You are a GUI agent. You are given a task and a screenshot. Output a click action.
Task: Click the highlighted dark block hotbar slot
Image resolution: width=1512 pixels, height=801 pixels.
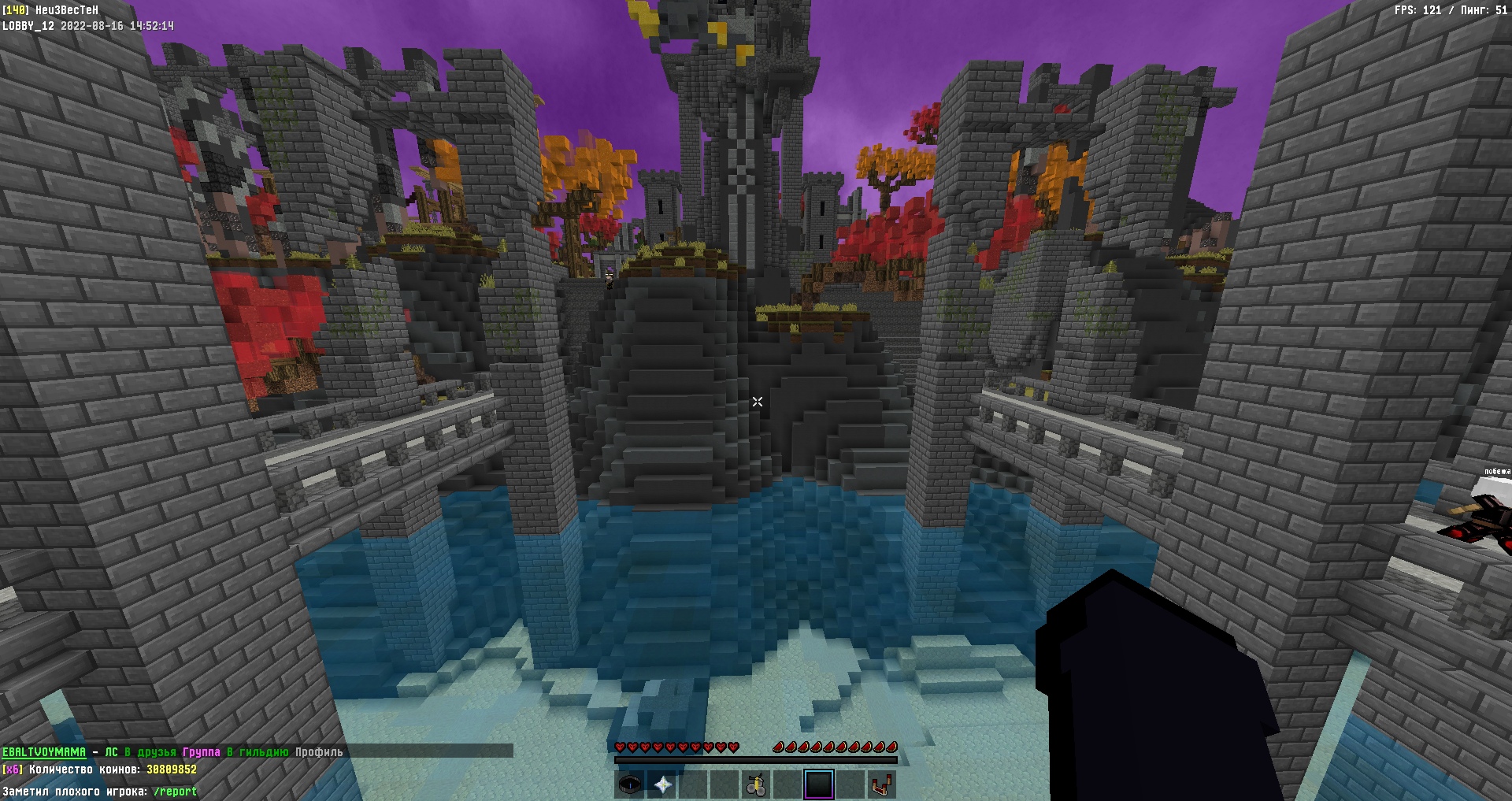819,784
